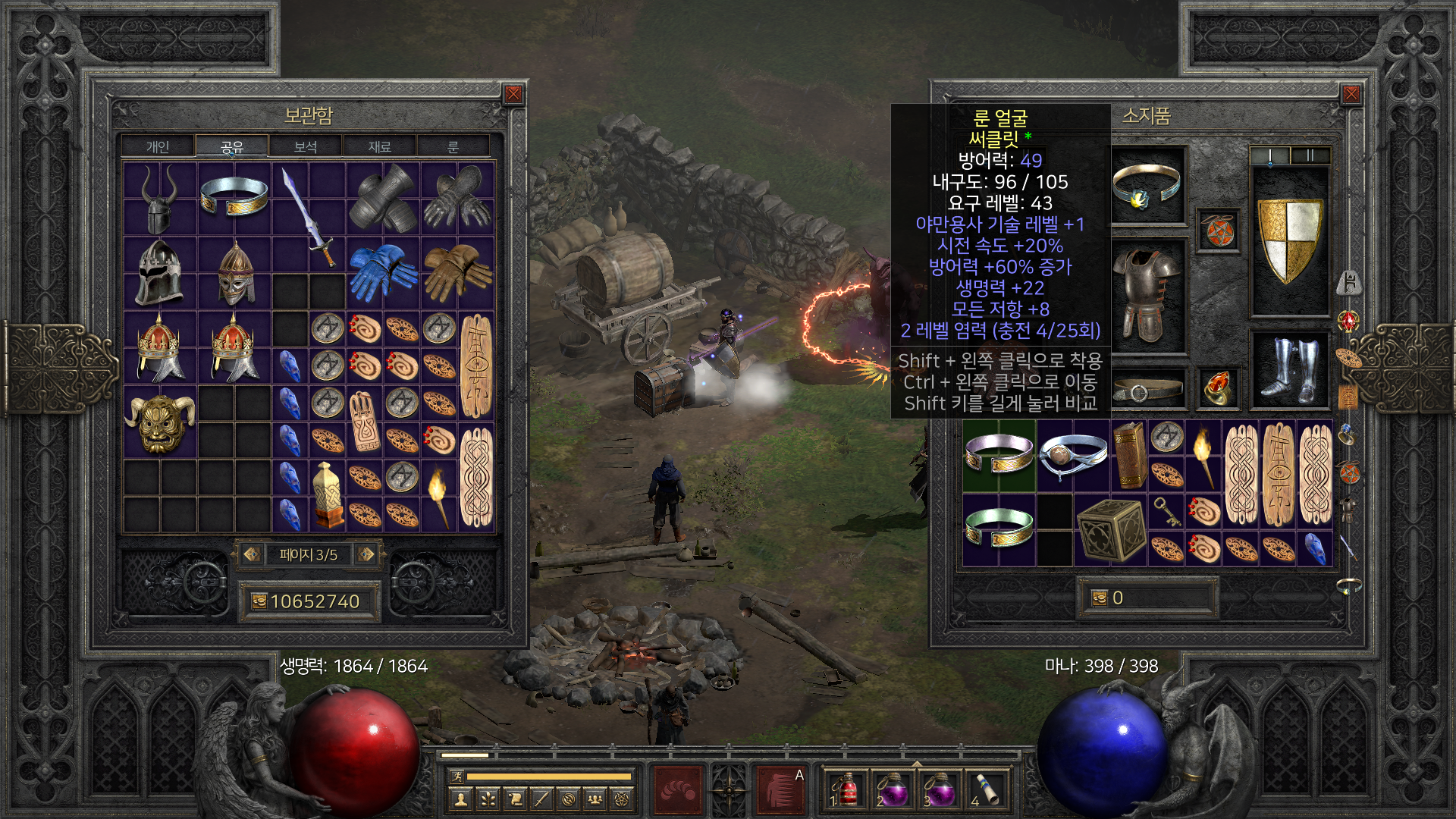Open the stash gold withdraw button

(x=259, y=601)
